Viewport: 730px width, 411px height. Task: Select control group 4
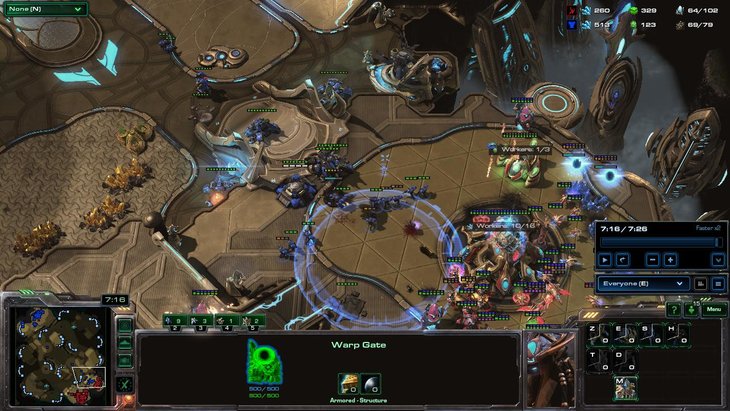(x=229, y=322)
